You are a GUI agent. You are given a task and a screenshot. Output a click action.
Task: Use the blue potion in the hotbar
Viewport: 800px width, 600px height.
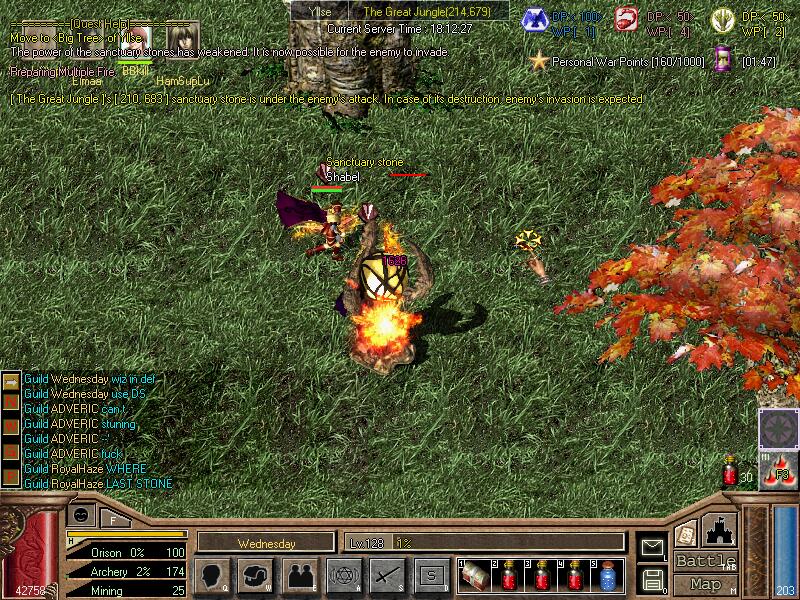(x=608, y=577)
